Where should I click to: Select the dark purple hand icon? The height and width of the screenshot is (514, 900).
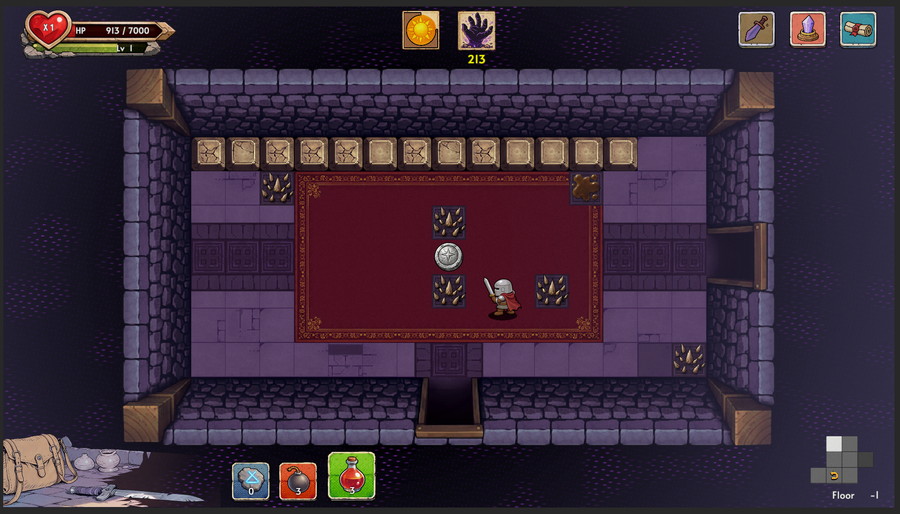pyautogui.click(x=476, y=30)
